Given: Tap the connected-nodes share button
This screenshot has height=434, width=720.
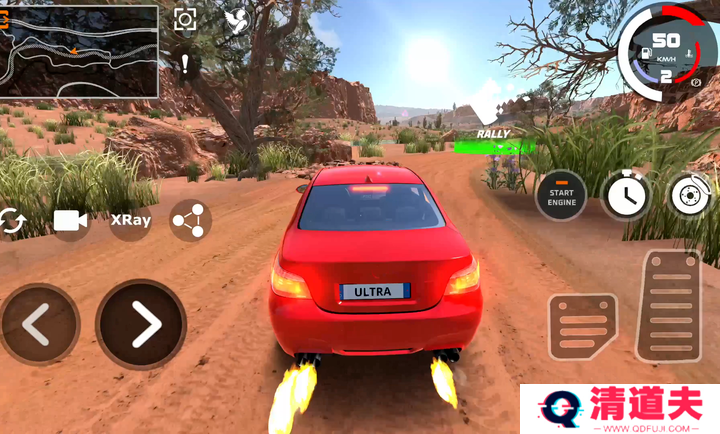Looking at the screenshot, I should (x=190, y=221).
